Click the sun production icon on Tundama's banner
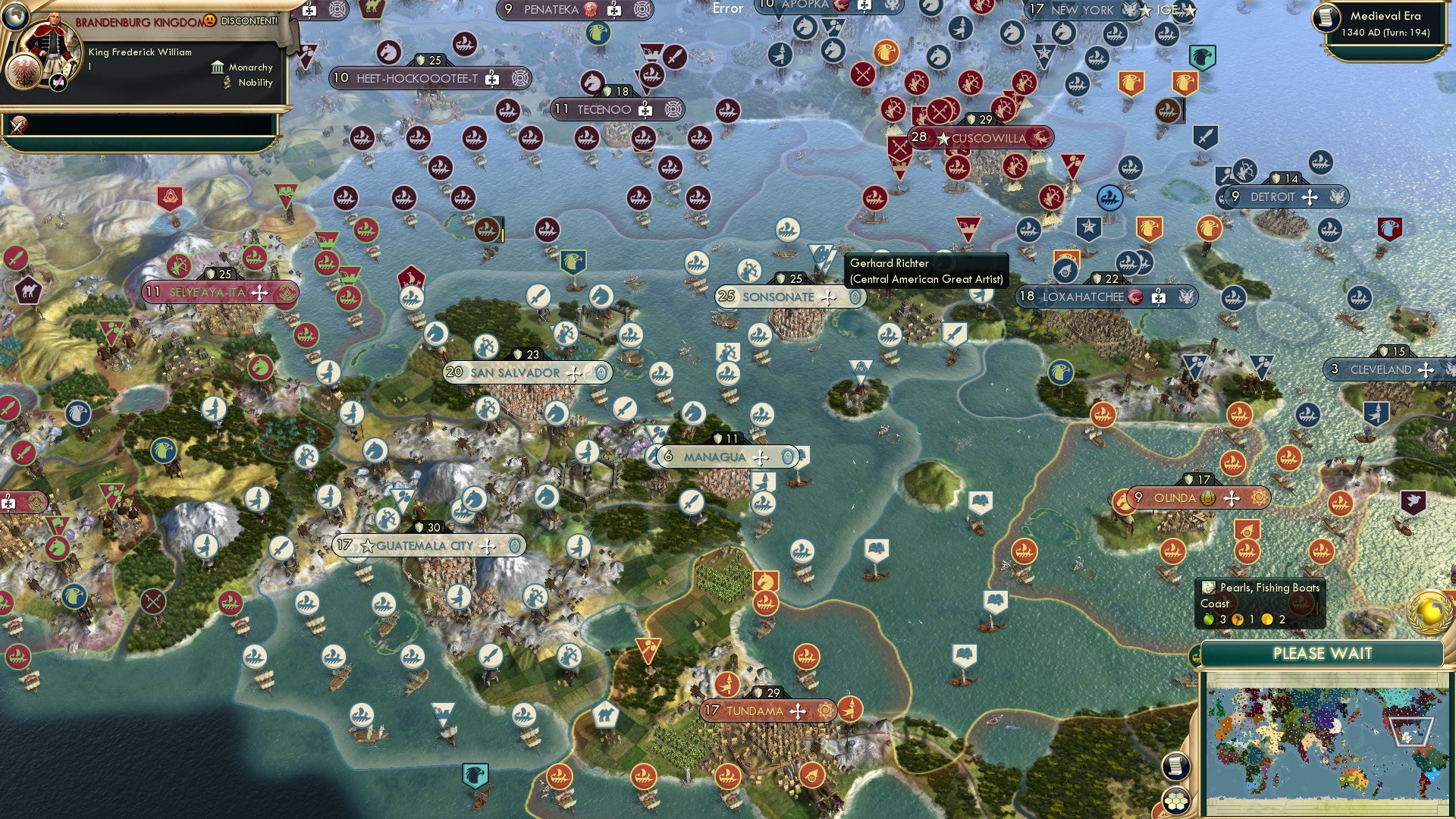 pyautogui.click(x=824, y=711)
